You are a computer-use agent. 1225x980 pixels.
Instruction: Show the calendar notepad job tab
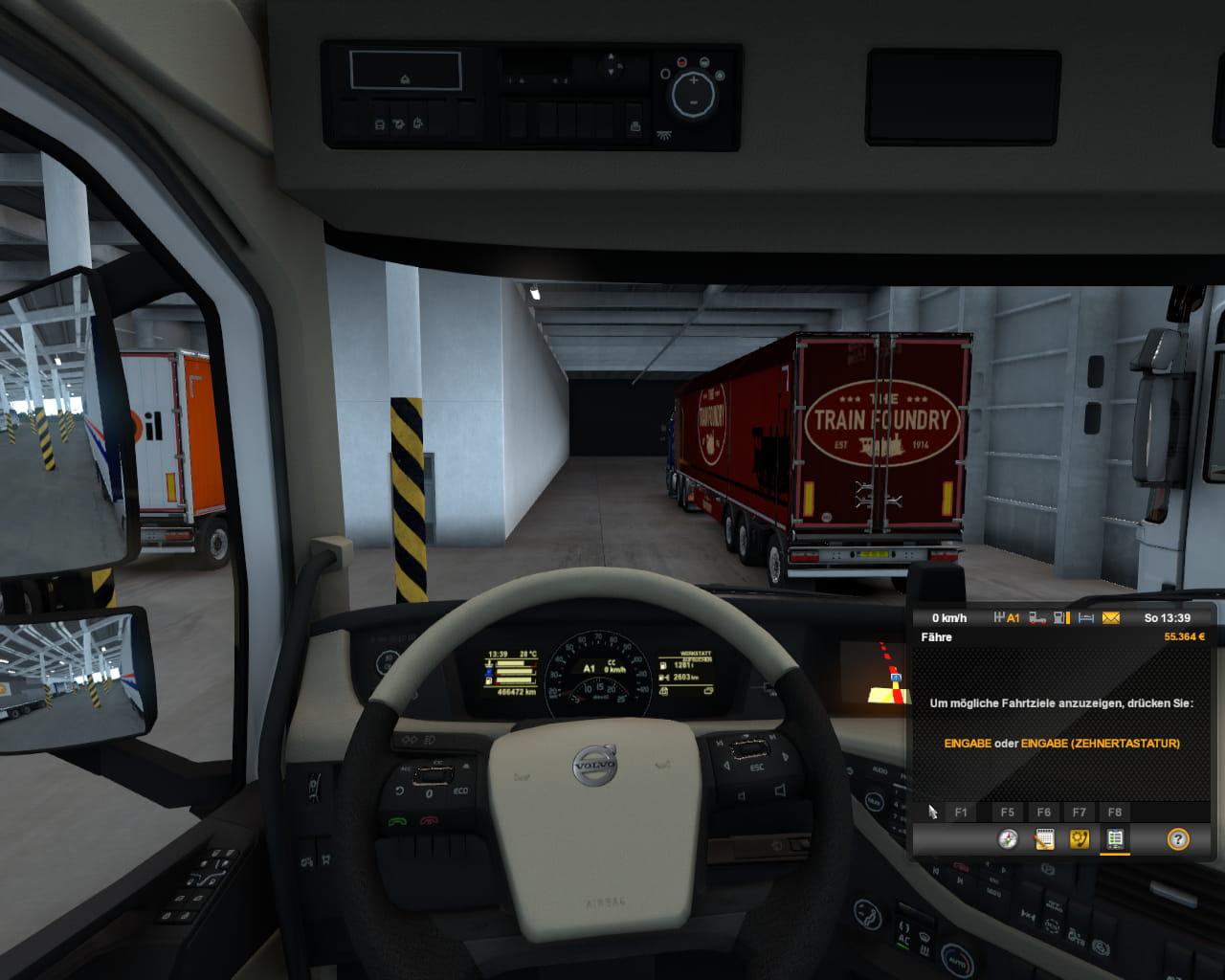[x=1044, y=839]
